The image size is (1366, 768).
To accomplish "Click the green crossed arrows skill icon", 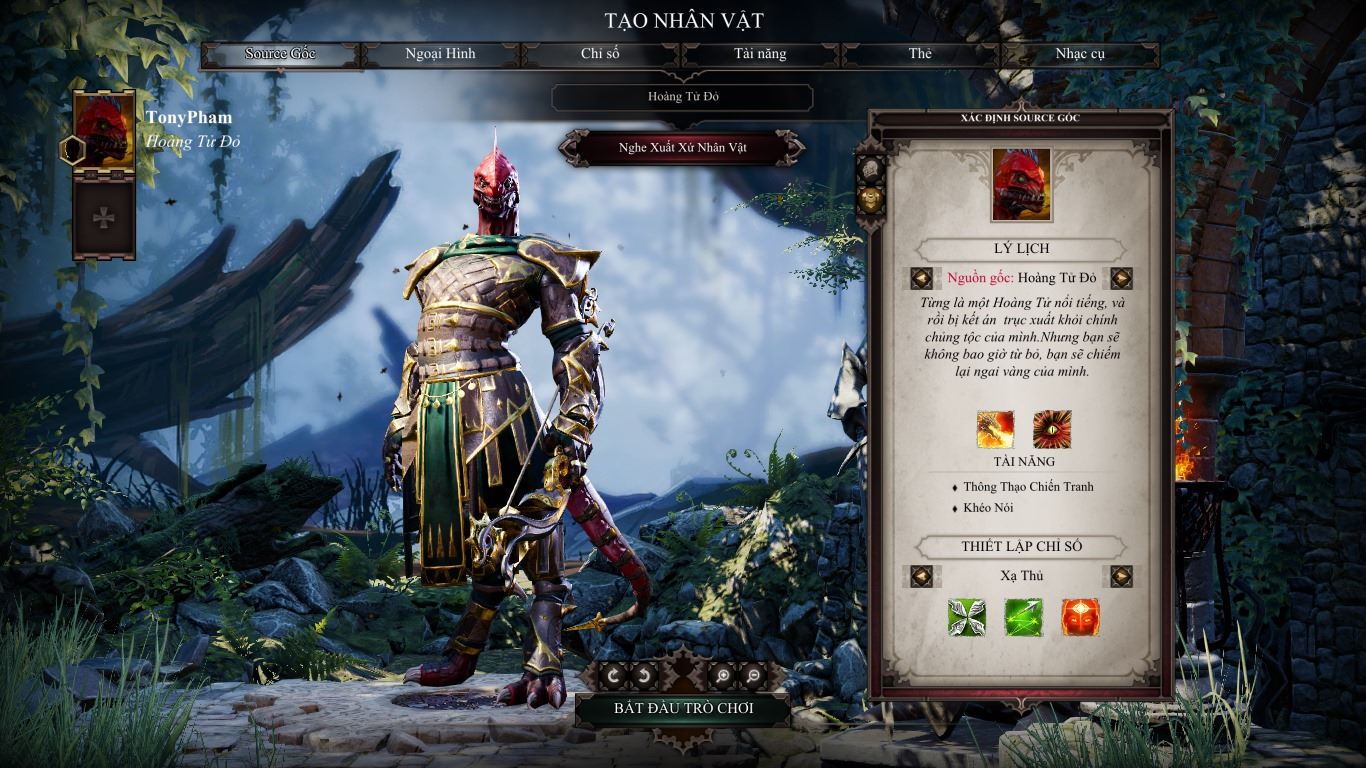I will (1022, 619).
